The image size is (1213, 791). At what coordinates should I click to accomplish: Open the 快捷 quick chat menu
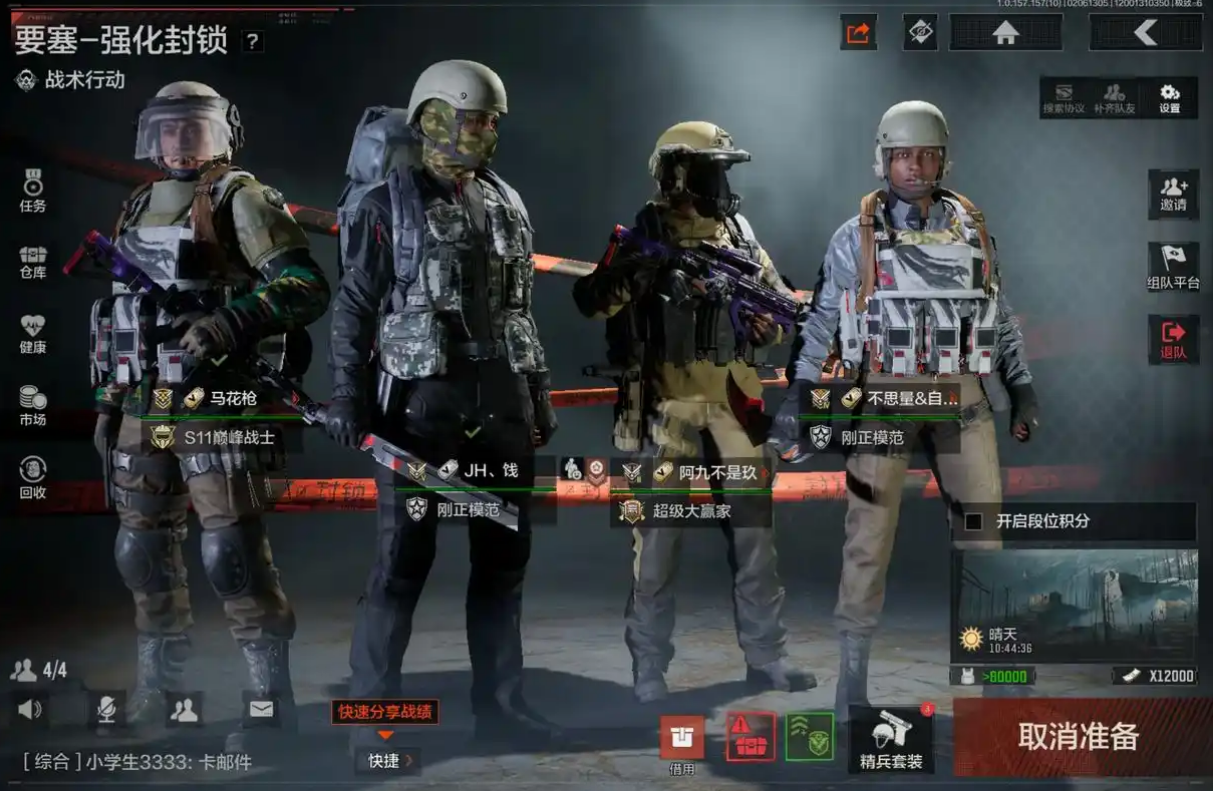(x=389, y=761)
